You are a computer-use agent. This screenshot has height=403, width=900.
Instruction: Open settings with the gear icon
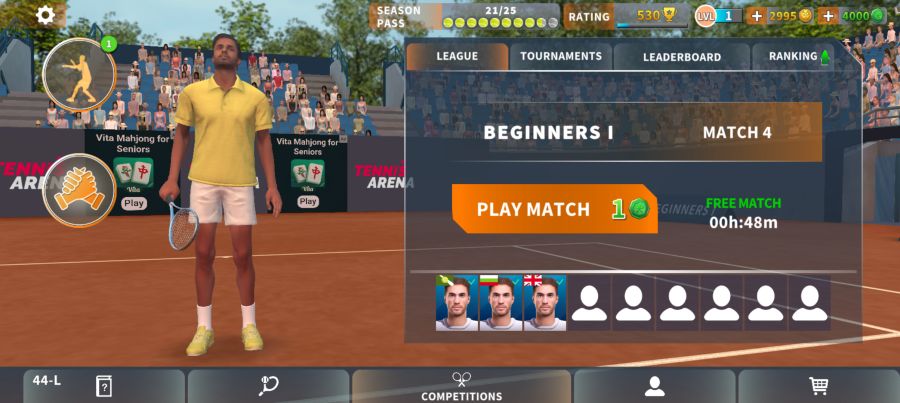[x=45, y=15]
